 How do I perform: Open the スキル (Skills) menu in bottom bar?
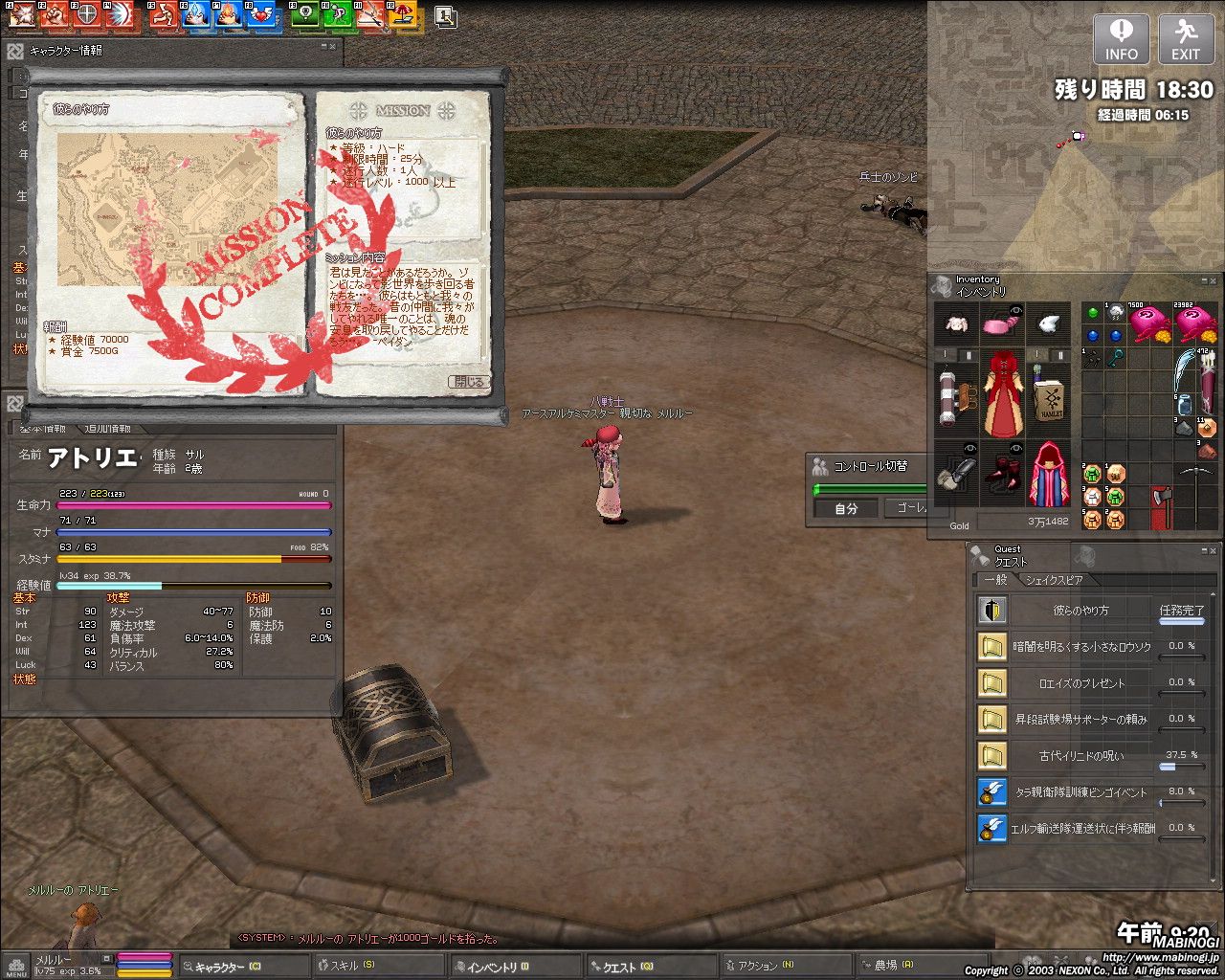pos(352,967)
